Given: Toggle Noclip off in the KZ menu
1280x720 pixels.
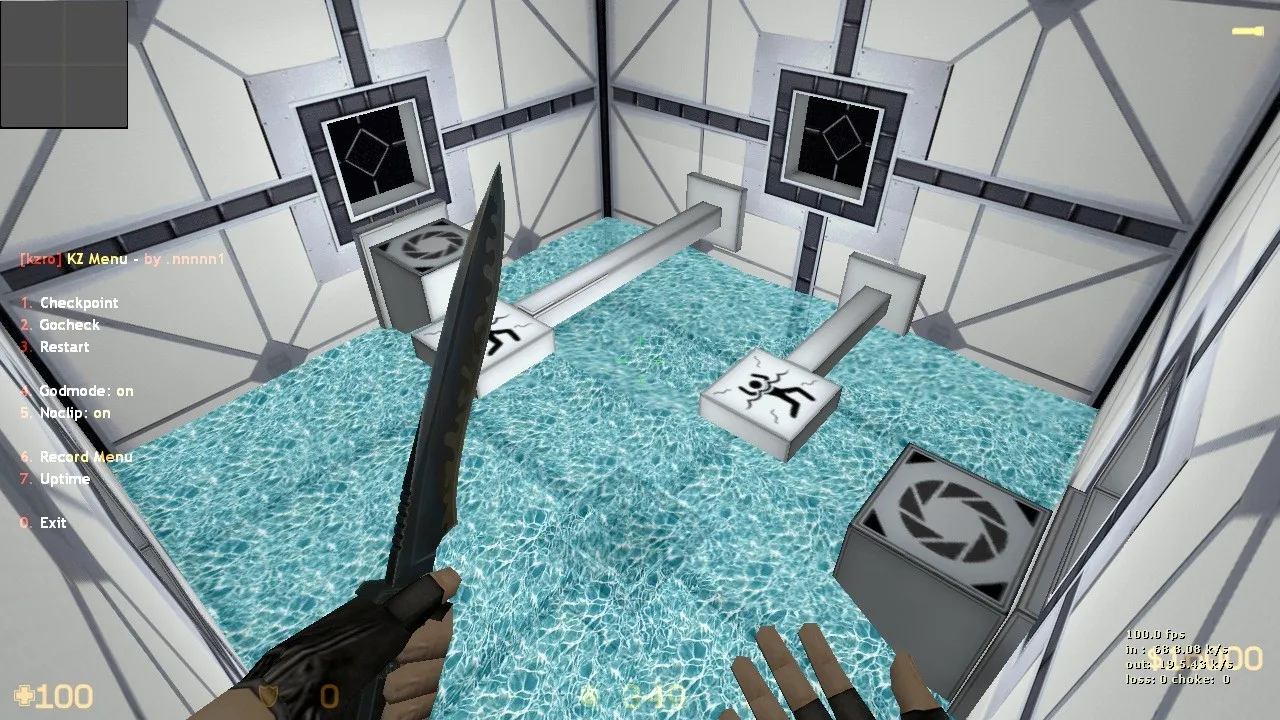Looking at the screenshot, I should point(73,412).
